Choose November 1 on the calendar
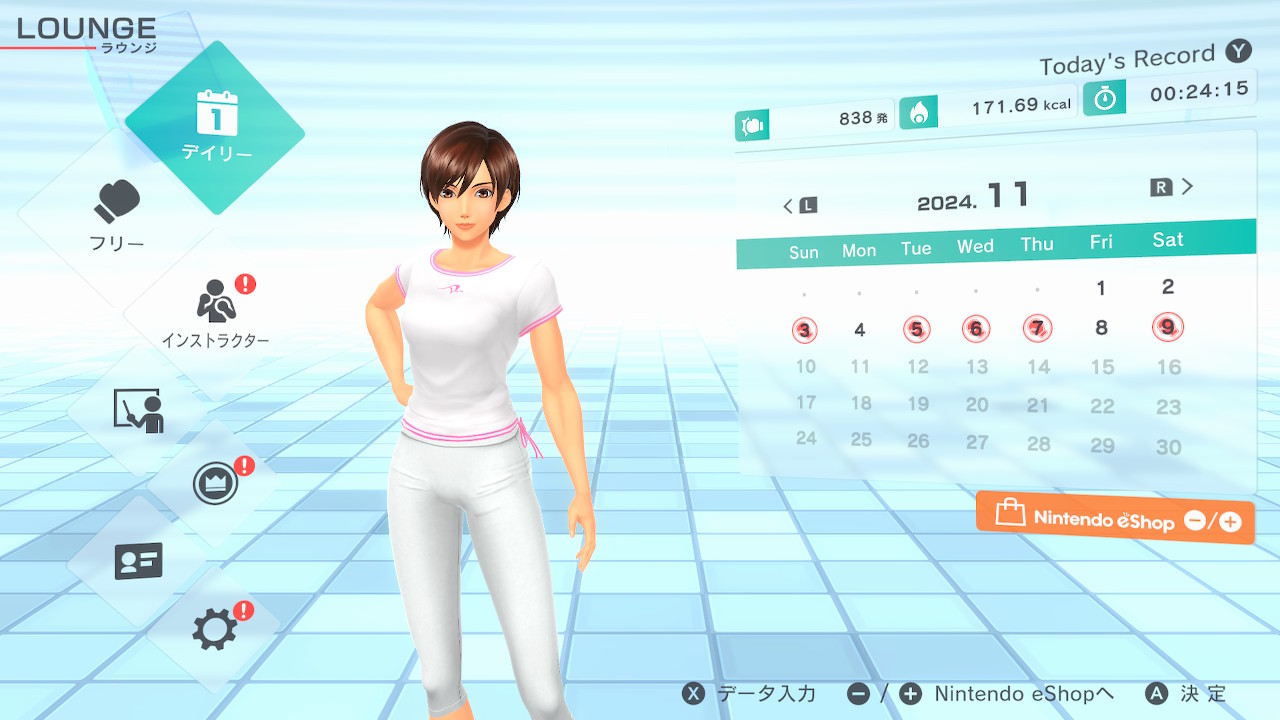This screenshot has height=720, width=1280. tap(1101, 289)
